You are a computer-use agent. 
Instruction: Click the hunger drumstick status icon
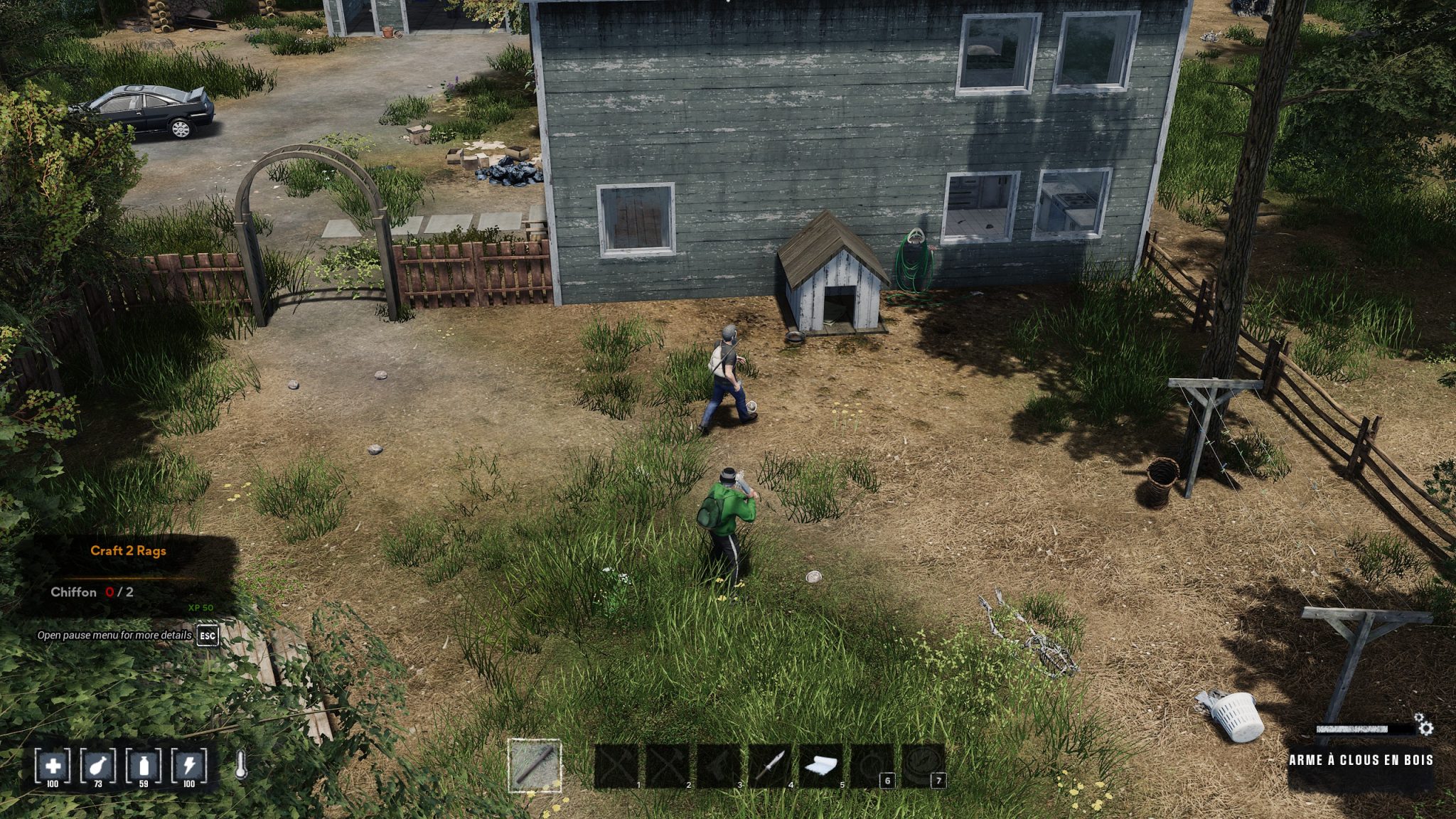(x=98, y=766)
